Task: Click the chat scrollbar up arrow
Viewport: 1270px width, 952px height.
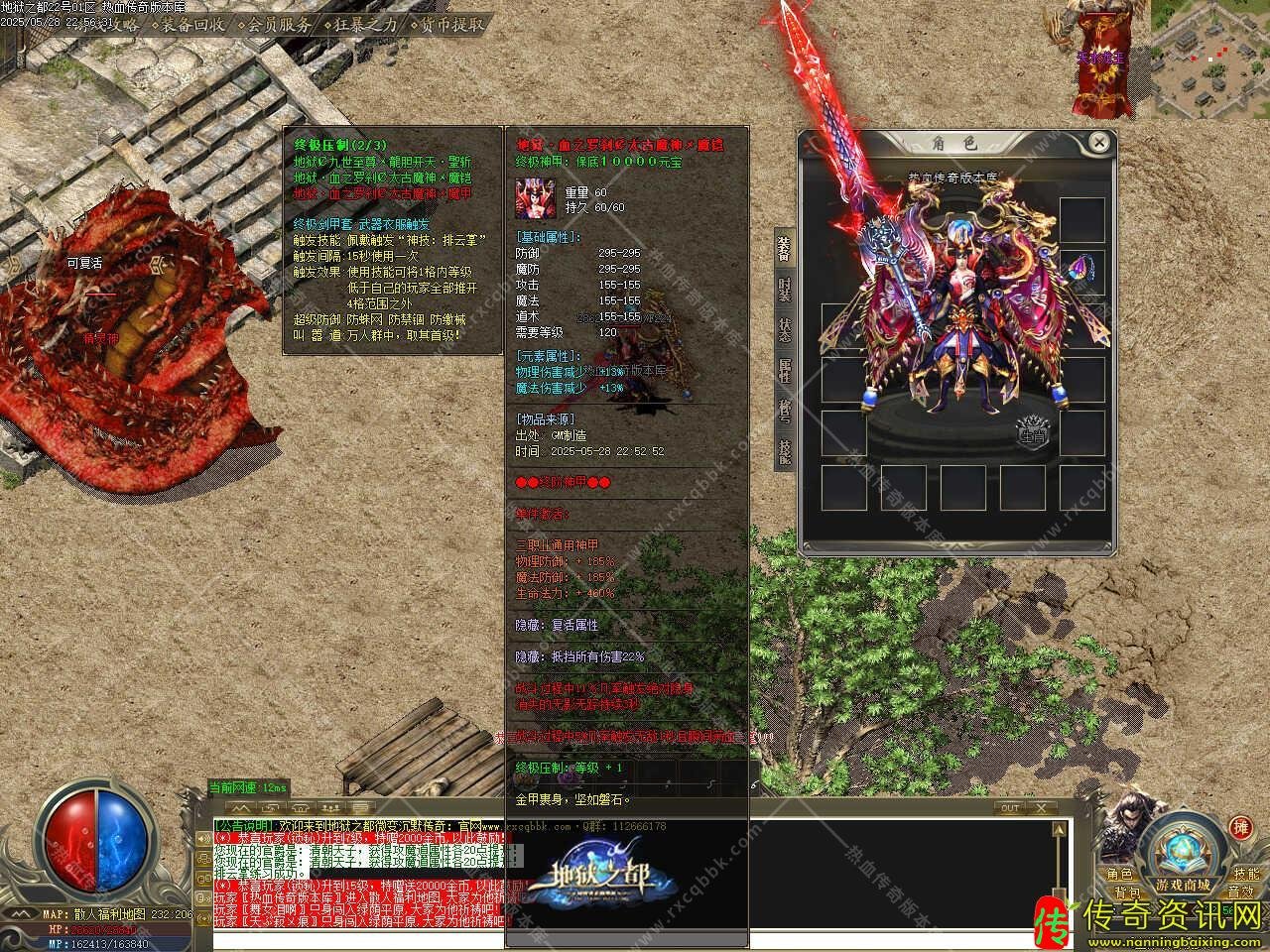Action: point(1059,826)
